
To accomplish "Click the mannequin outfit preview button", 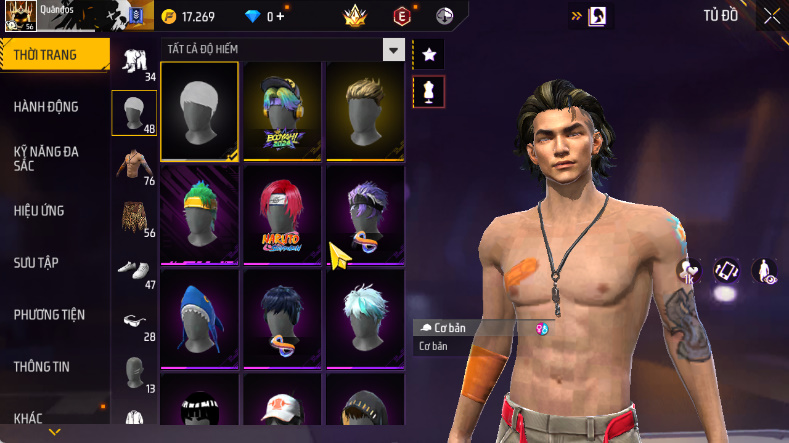I will point(428,92).
